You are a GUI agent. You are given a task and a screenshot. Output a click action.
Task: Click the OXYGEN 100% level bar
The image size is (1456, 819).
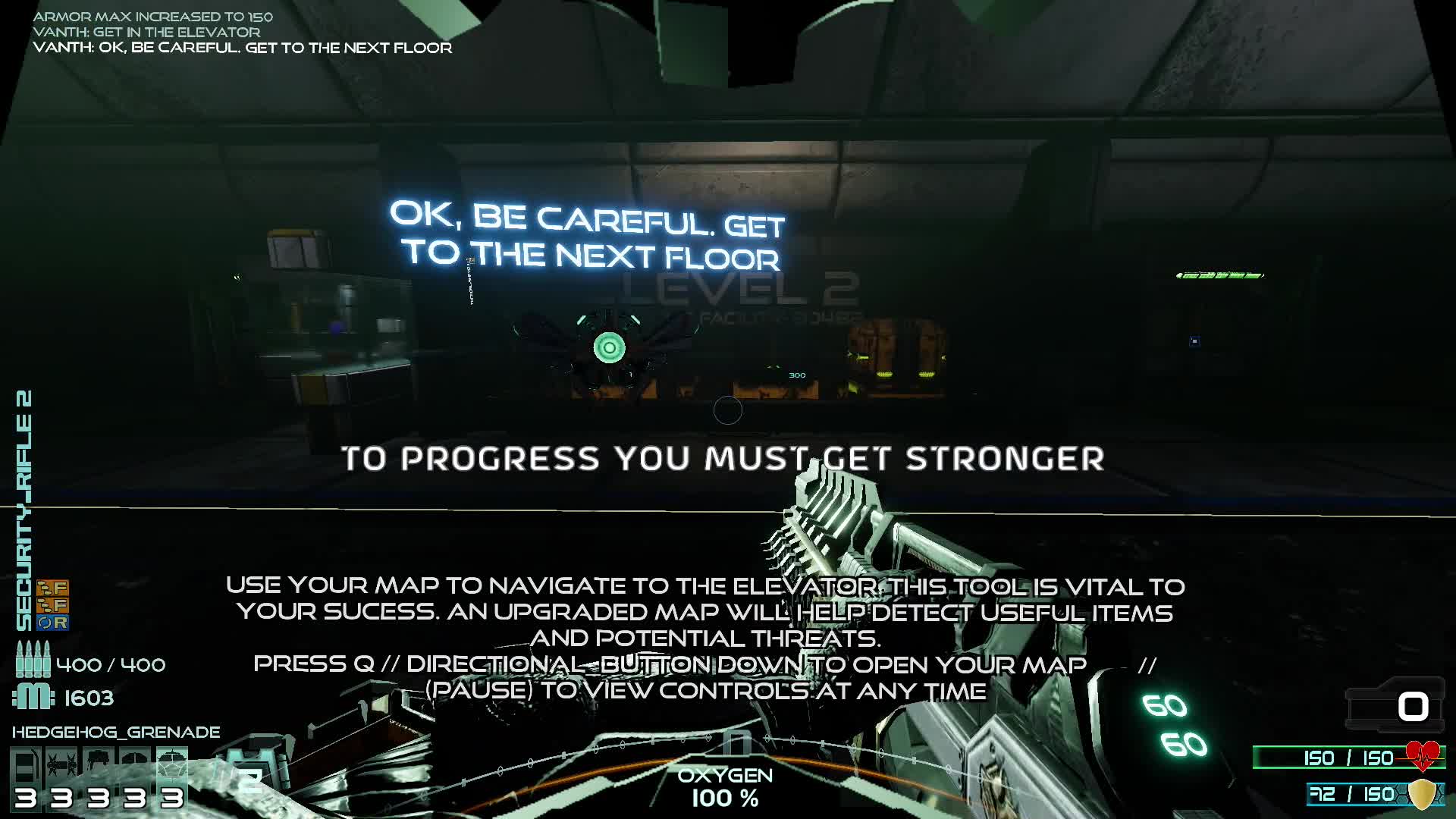[x=726, y=786]
